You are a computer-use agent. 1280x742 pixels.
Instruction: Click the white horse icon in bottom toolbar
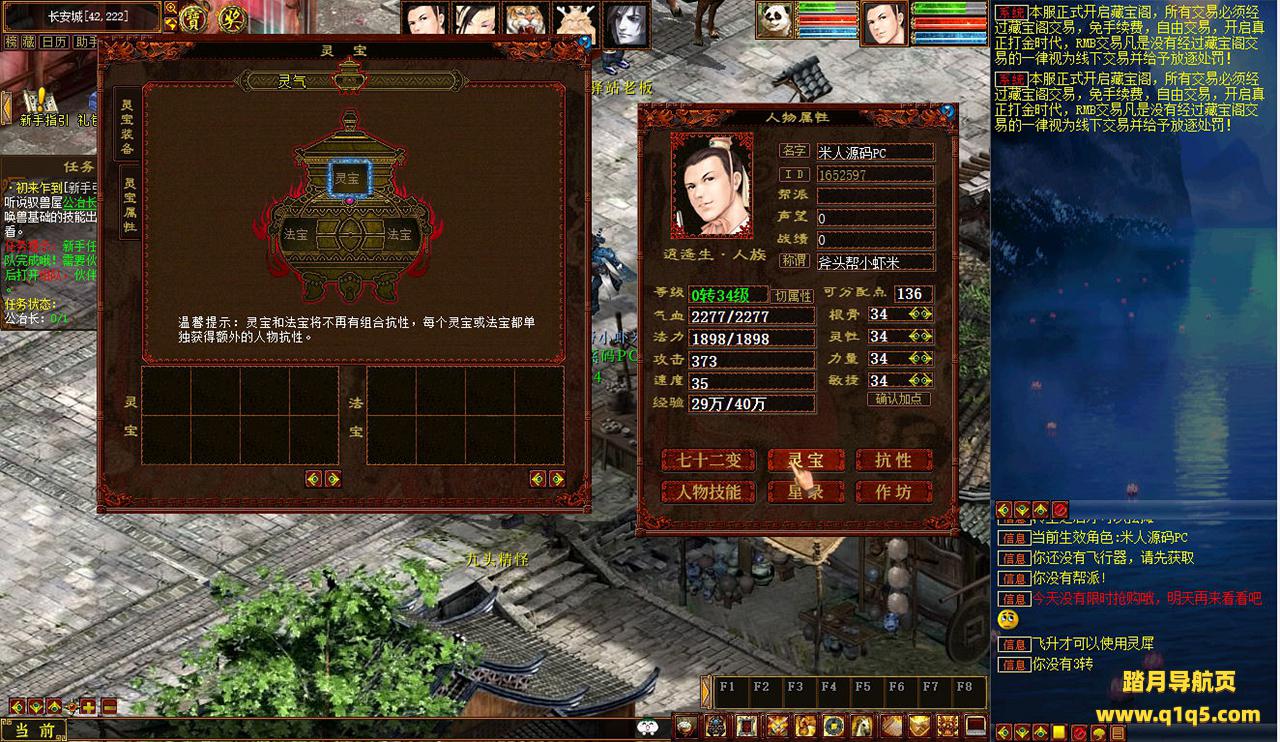pyautogui.click(x=862, y=726)
